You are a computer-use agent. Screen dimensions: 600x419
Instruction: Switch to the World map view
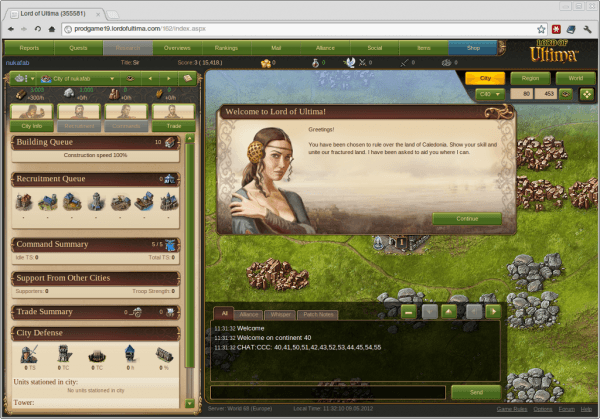[x=575, y=77]
